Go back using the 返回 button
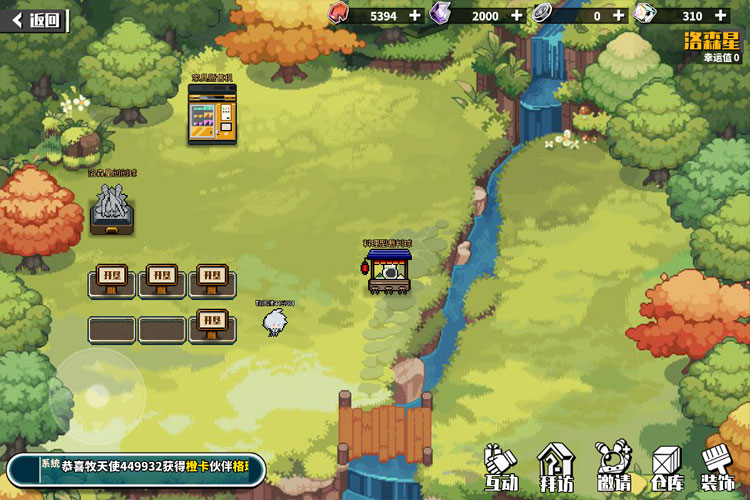The height and width of the screenshot is (500, 750). [35, 19]
